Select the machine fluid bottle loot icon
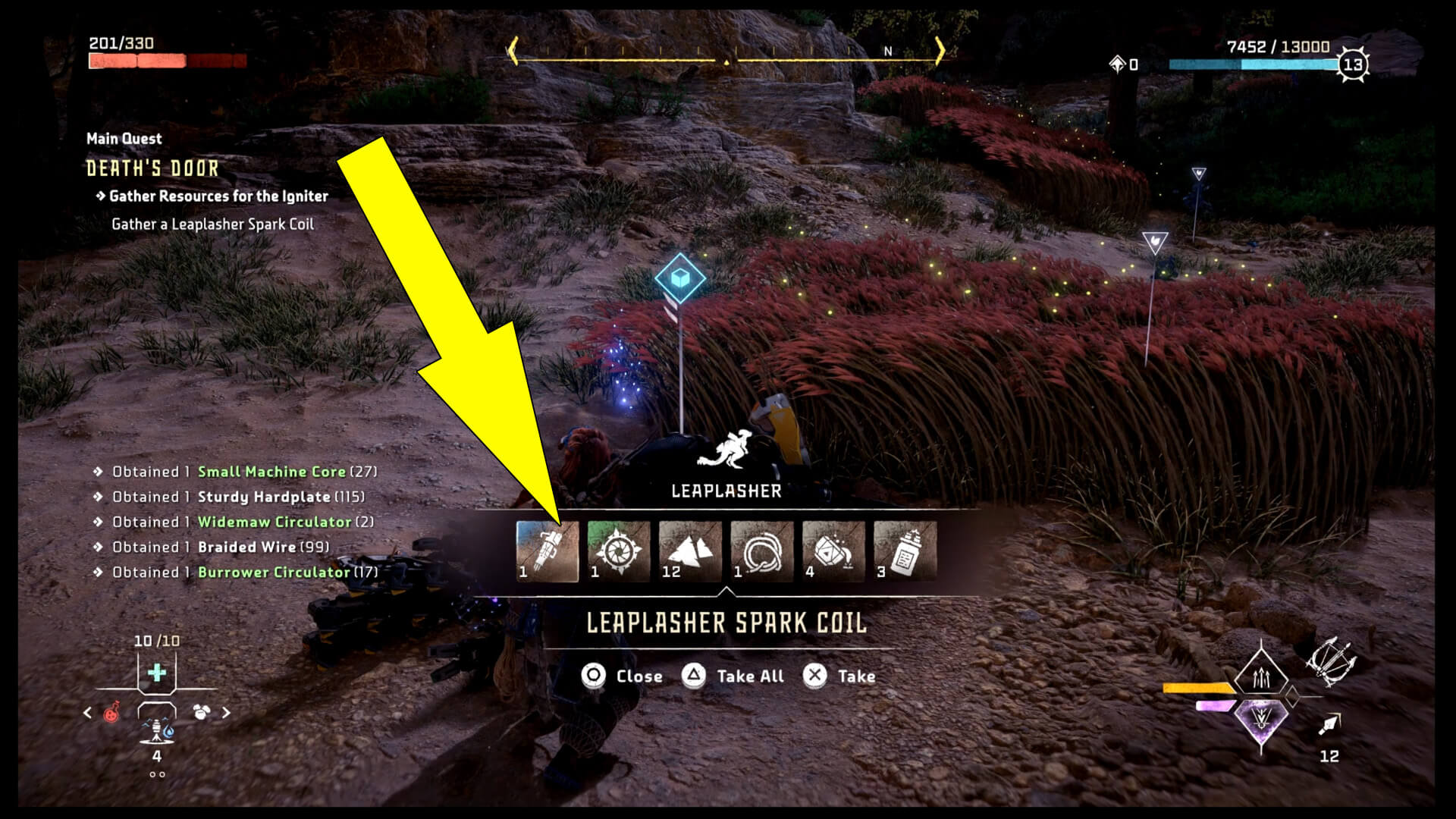The image size is (1456, 819). point(907,551)
